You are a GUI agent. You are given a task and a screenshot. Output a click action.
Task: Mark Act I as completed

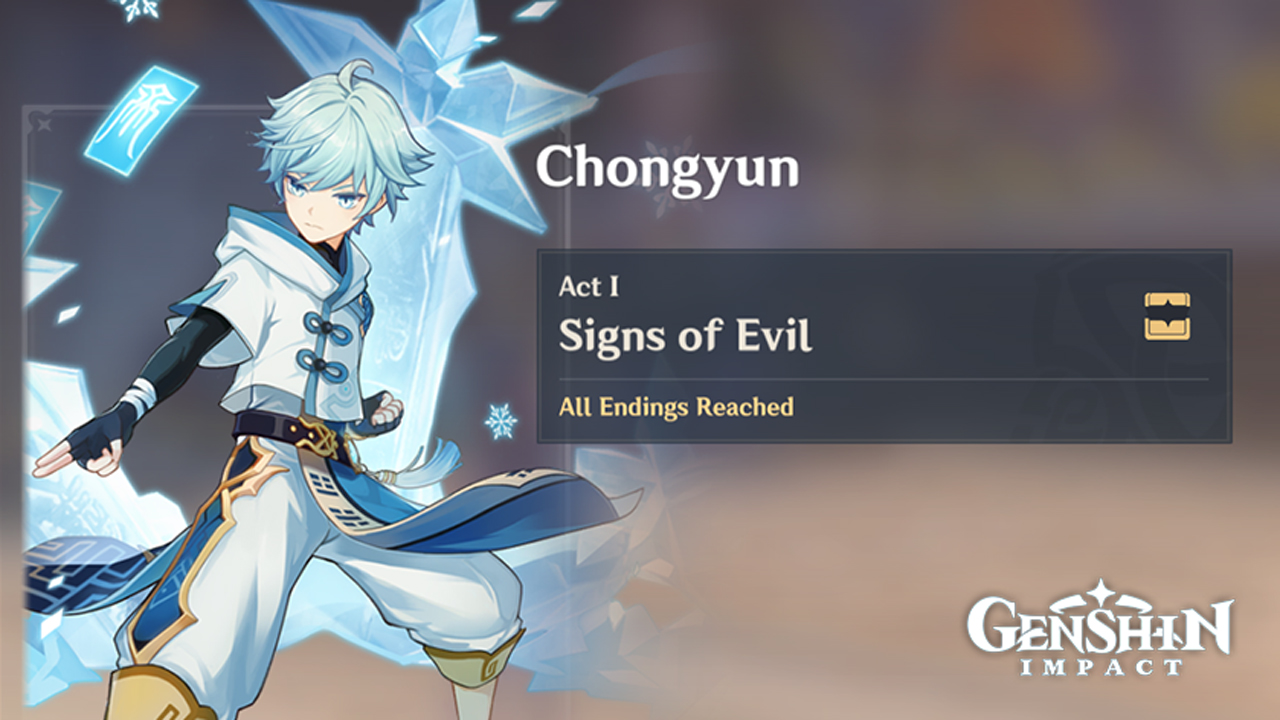click(590, 285)
